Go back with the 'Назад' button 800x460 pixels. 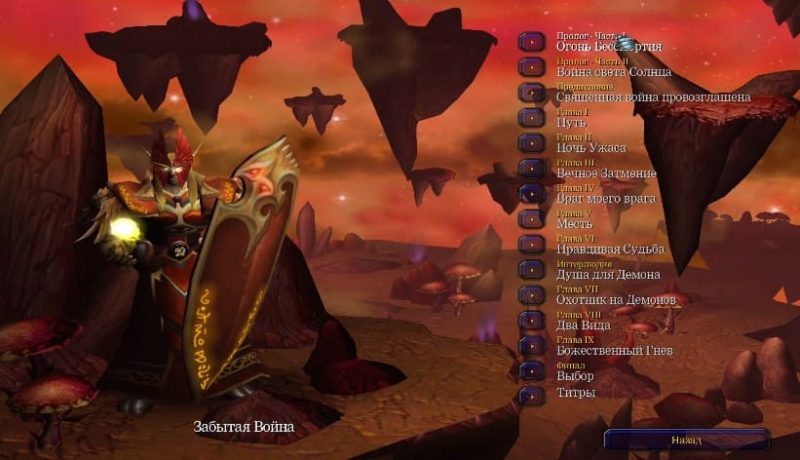(x=686, y=440)
